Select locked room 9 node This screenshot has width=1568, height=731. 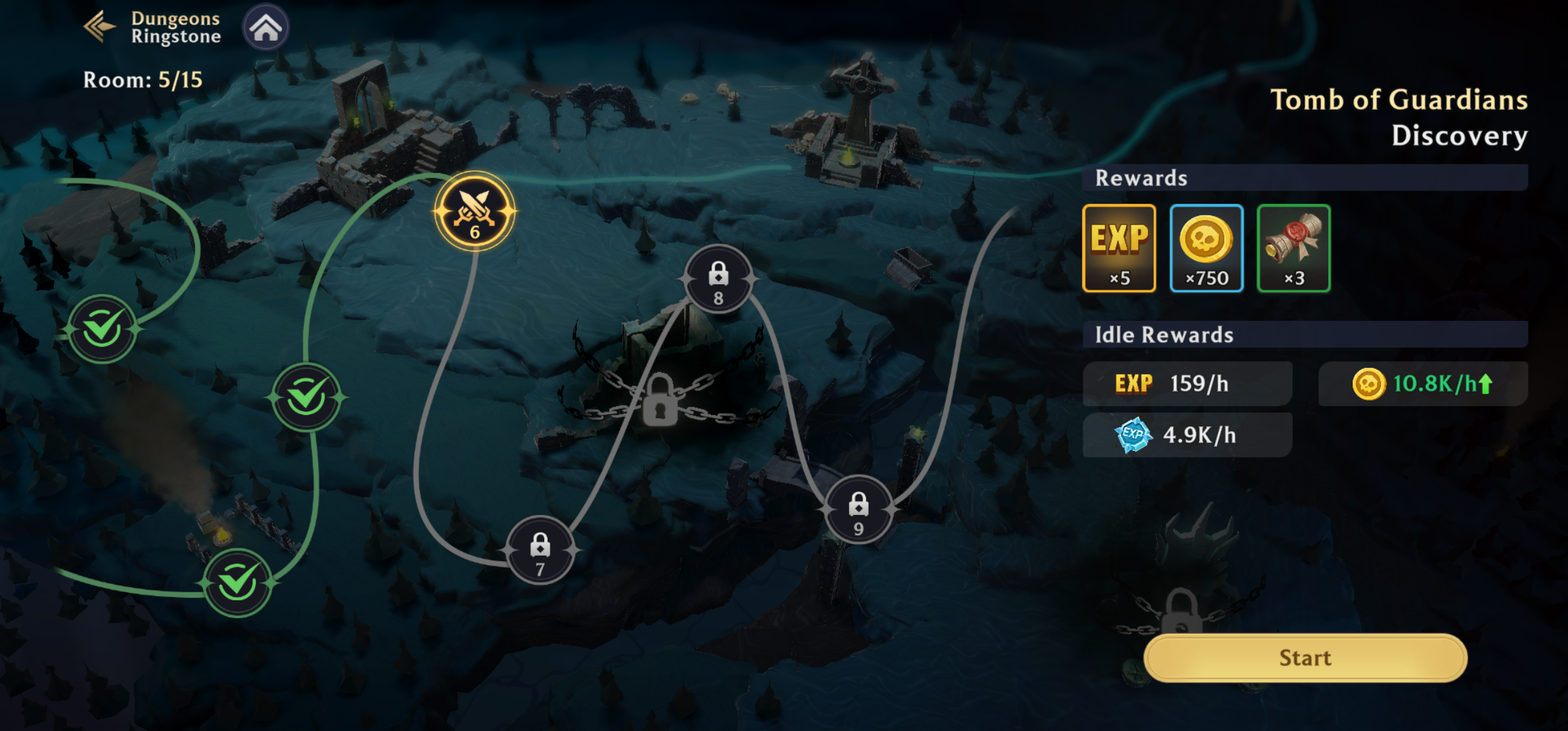858,509
